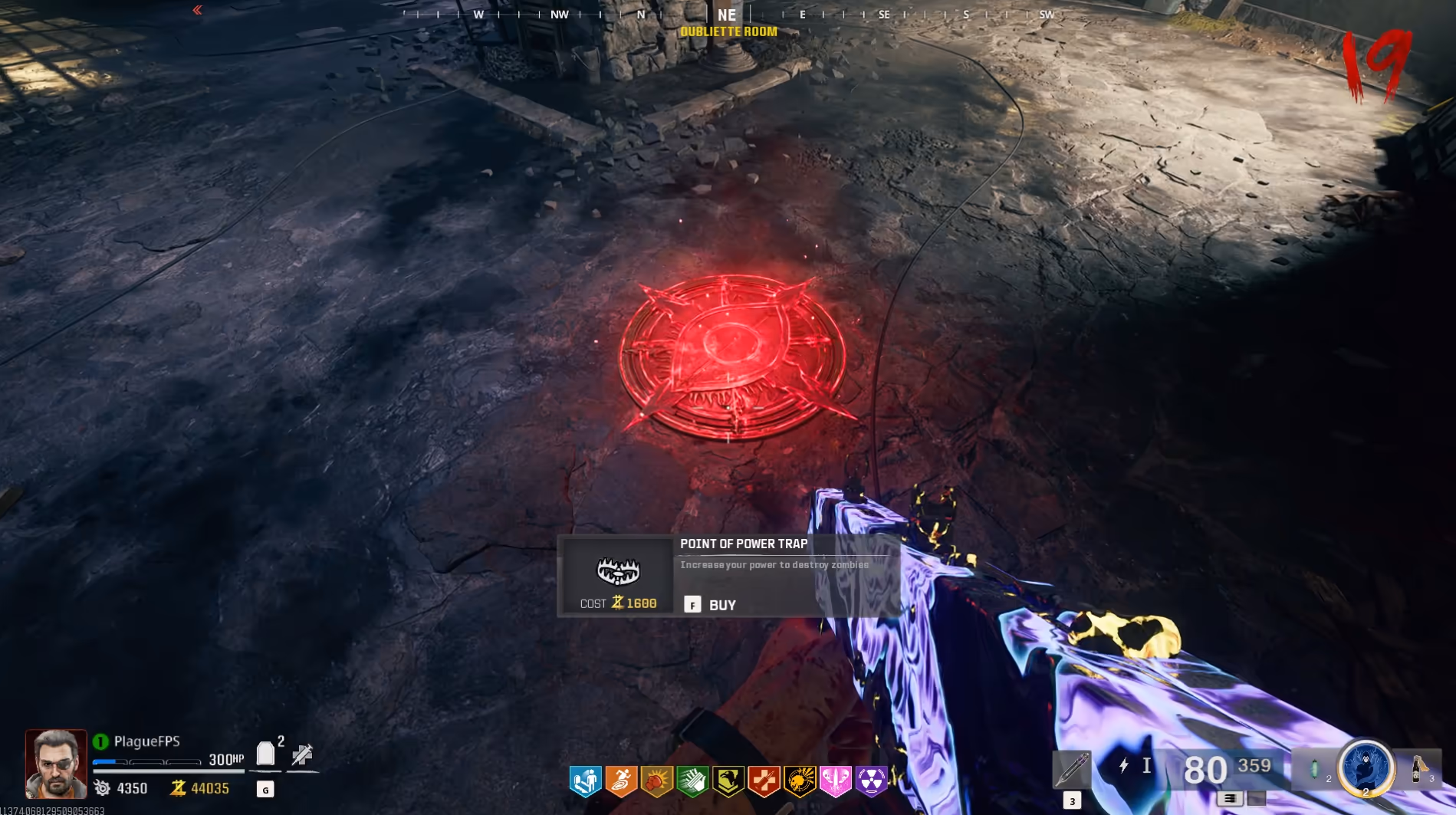Use the self-revive syringe cross icon
1456x815 pixels.
(x=302, y=754)
